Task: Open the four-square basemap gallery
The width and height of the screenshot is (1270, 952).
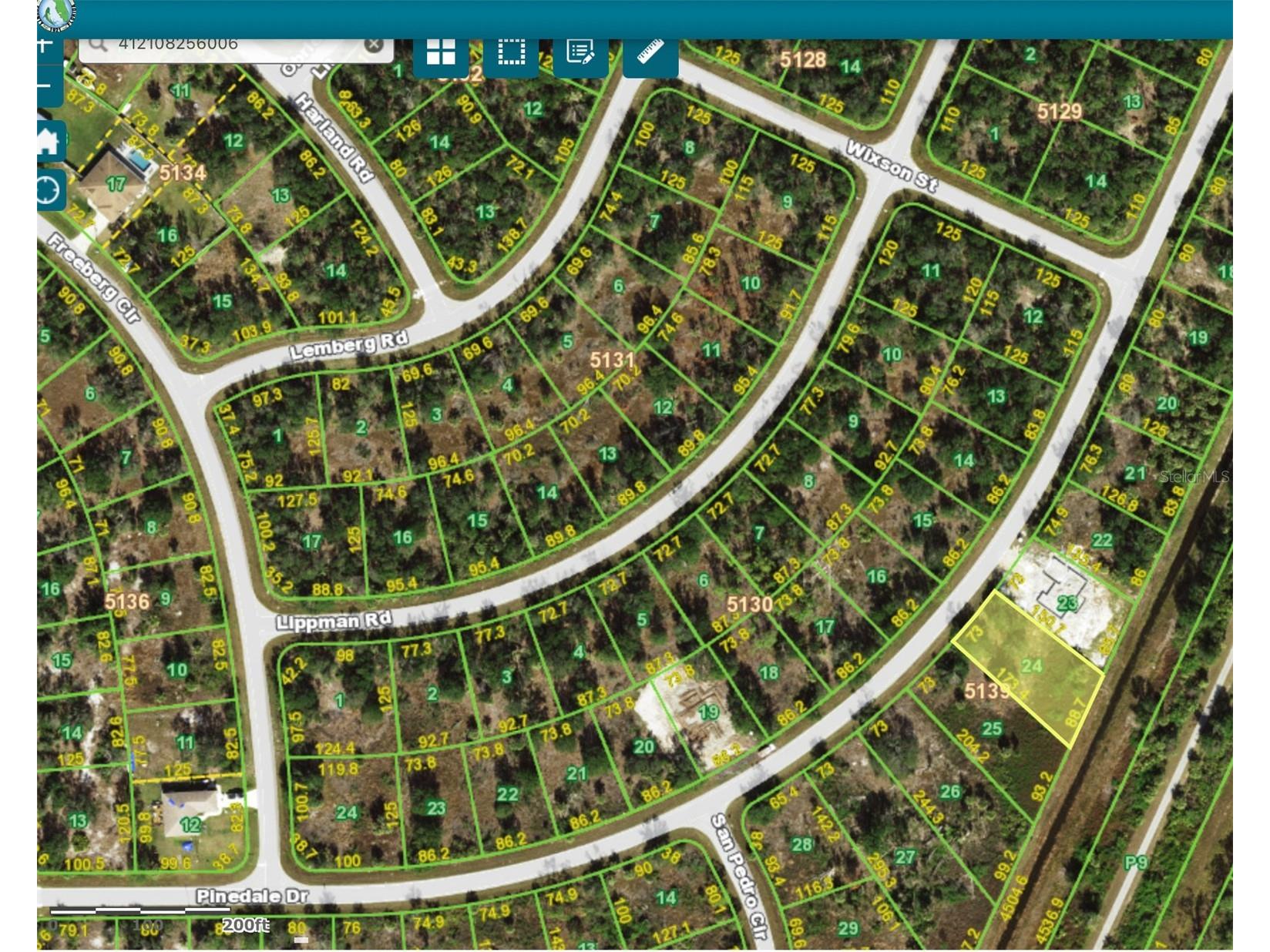Action: pyautogui.click(x=441, y=54)
